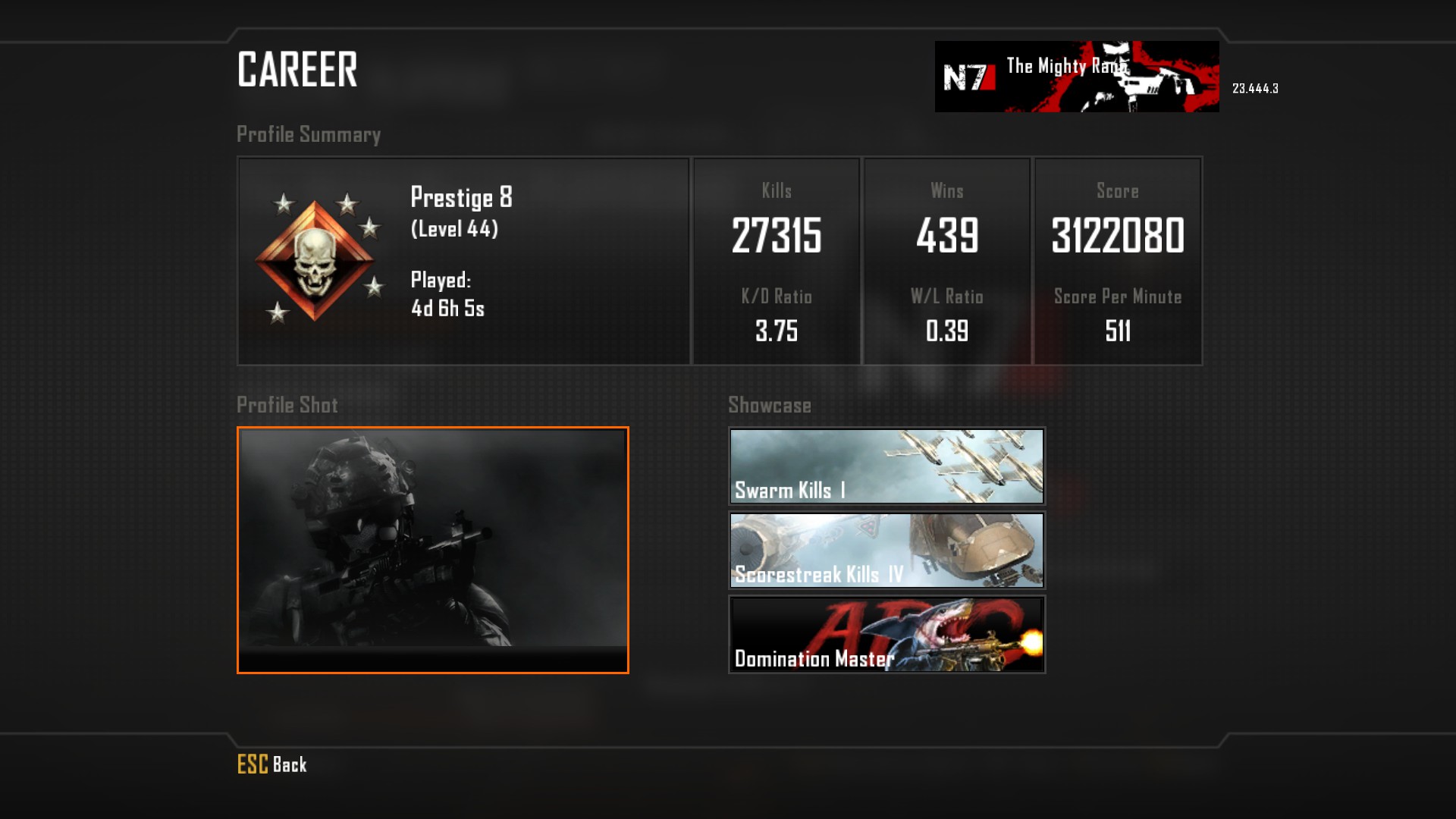Select the Profile Shot soldier image
The image size is (1456, 819).
432,550
